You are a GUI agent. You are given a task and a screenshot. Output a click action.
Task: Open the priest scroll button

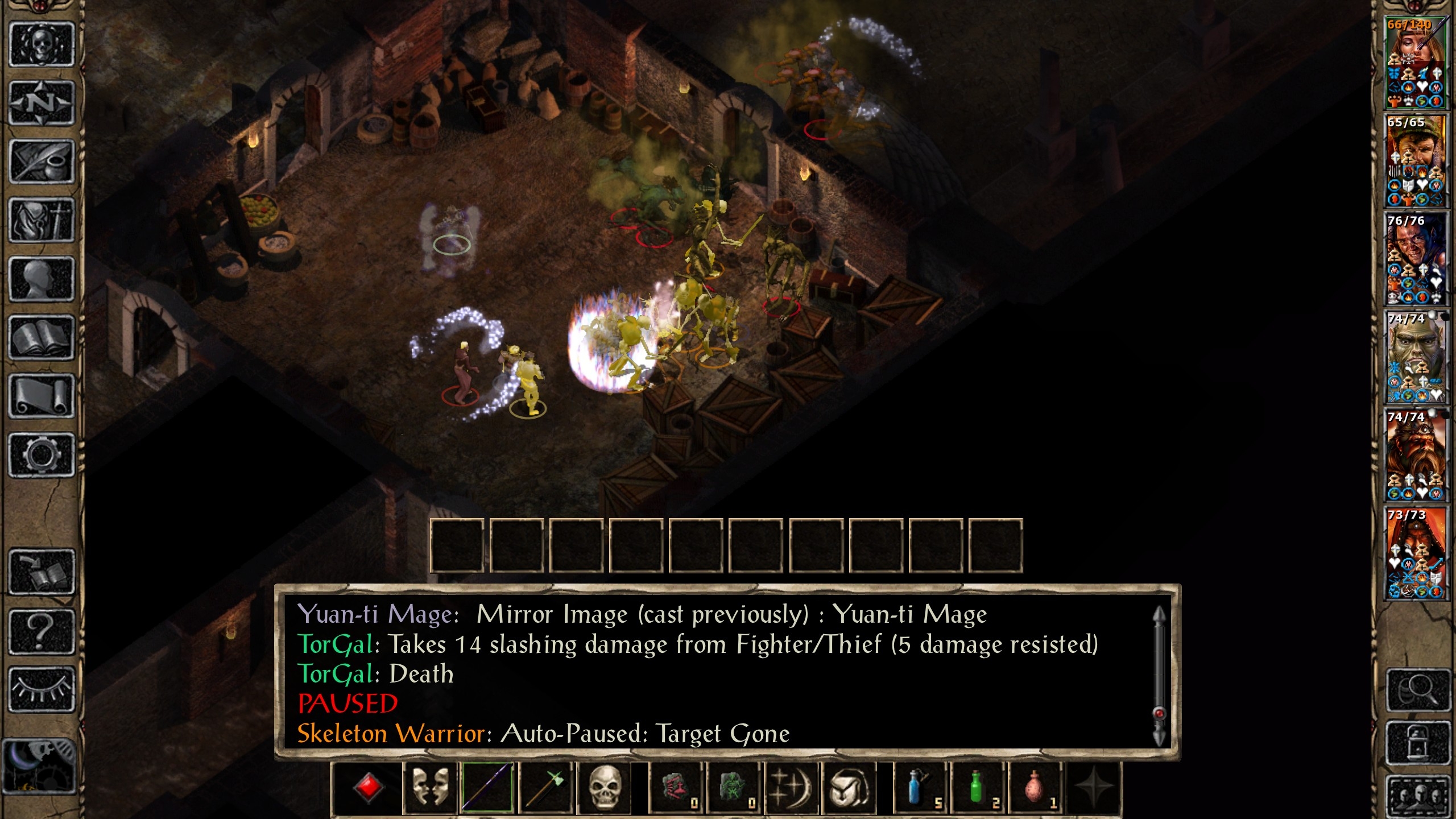coord(42,396)
